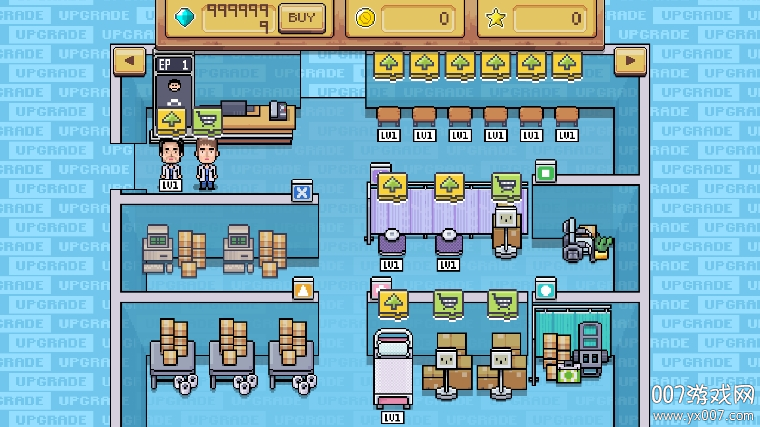Open the cart icon in the purple curtain room
This screenshot has width=760, height=427.
(506, 186)
